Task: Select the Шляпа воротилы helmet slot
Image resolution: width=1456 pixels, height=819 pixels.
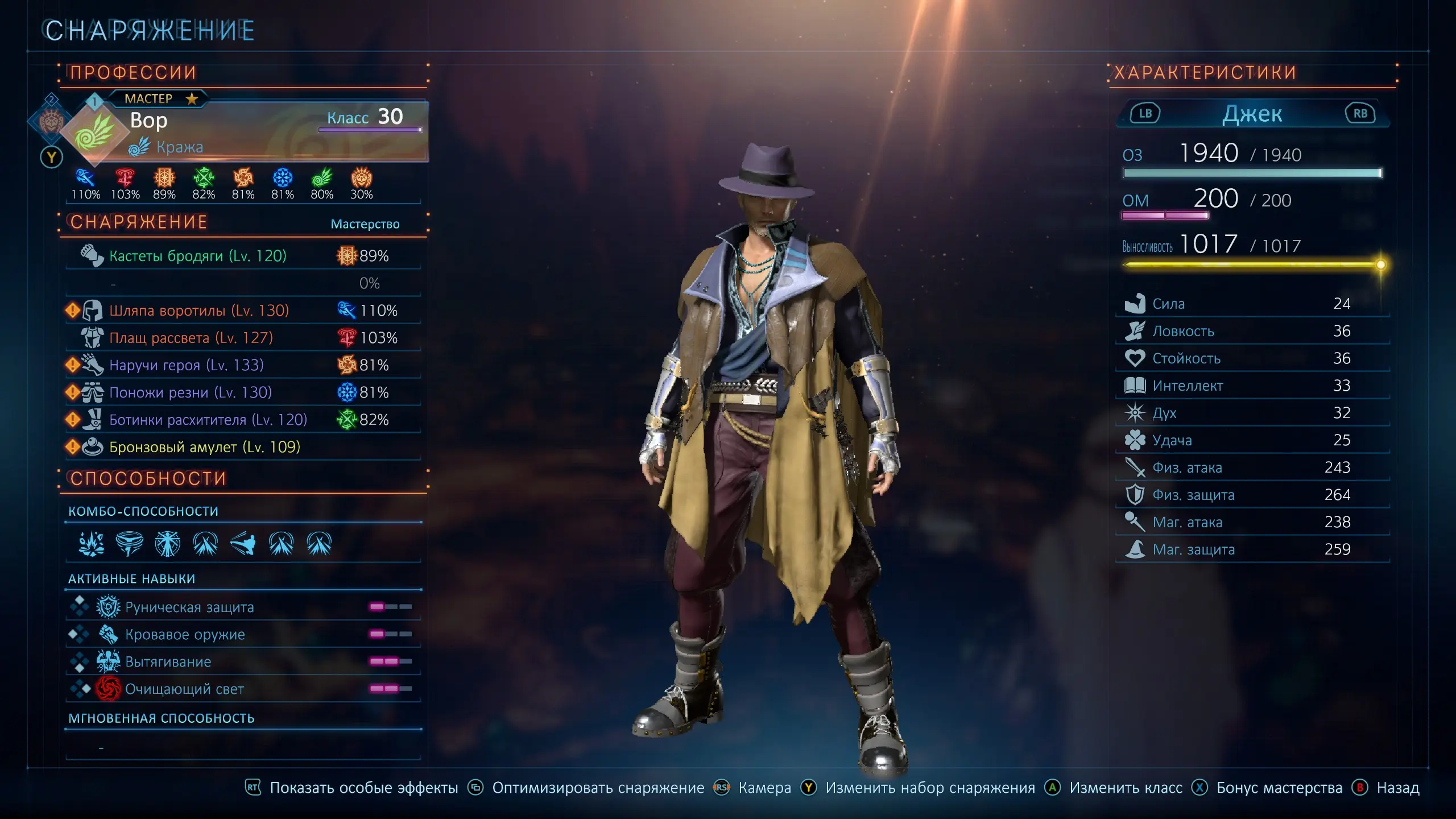Action: tap(198, 311)
